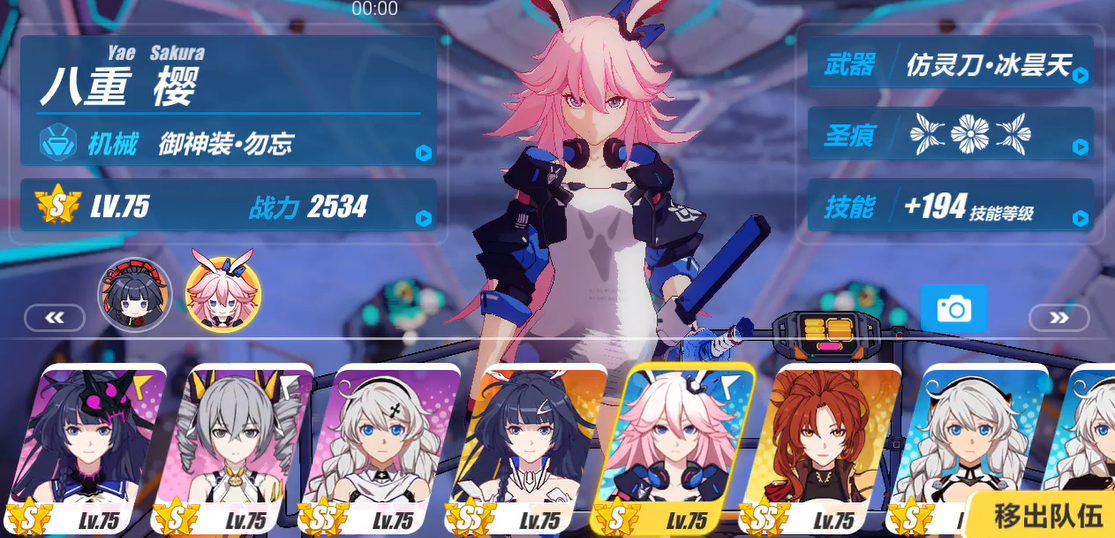Go to previous page with left double arrow
The width and height of the screenshot is (1115, 538).
tap(54, 318)
